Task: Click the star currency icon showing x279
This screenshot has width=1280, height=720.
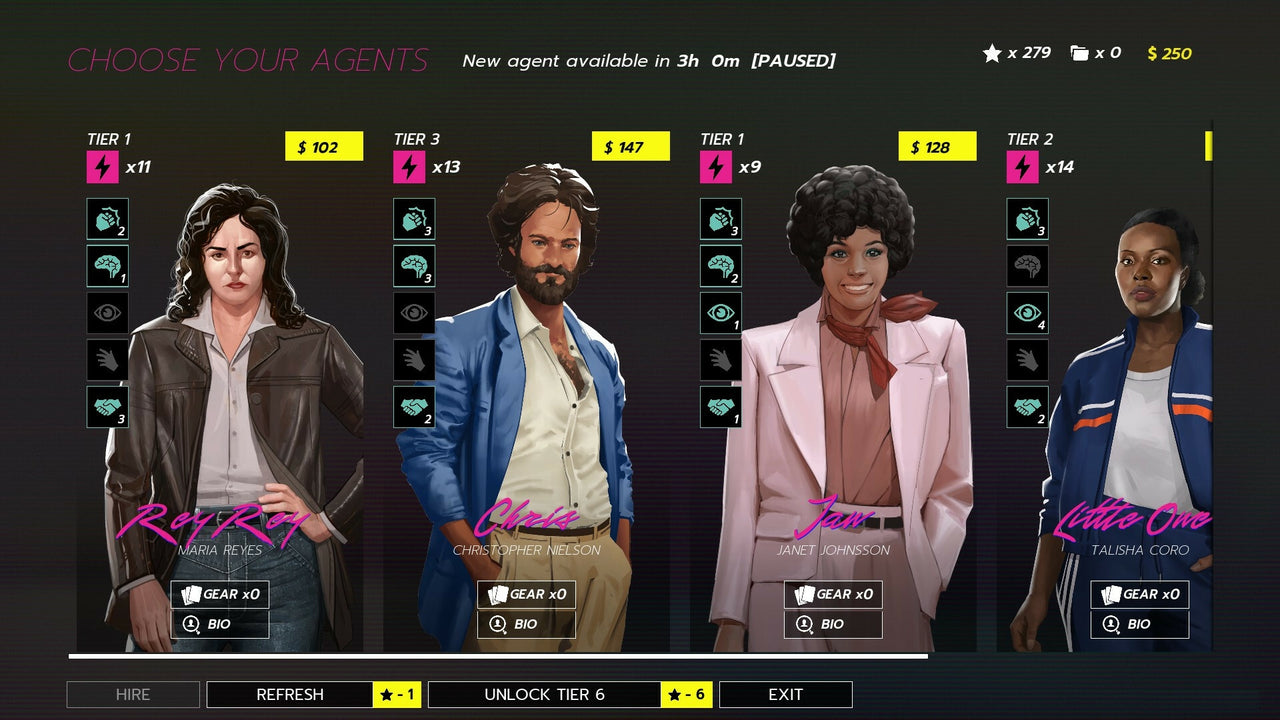Action: [990, 53]
